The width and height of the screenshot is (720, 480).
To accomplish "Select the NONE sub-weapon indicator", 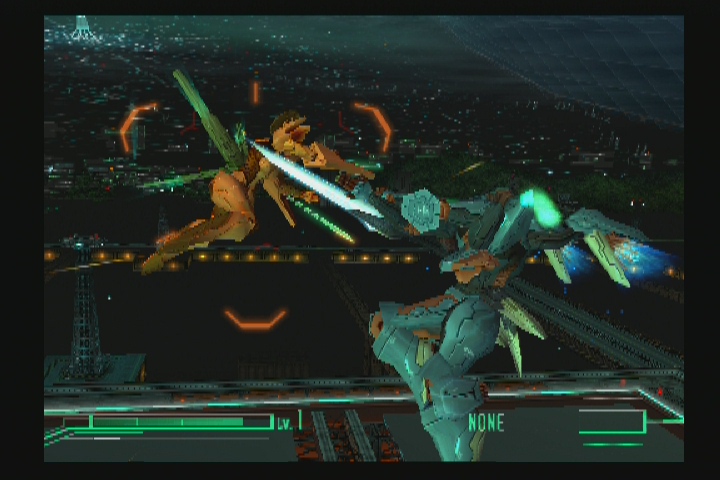I will click(486, 422).
